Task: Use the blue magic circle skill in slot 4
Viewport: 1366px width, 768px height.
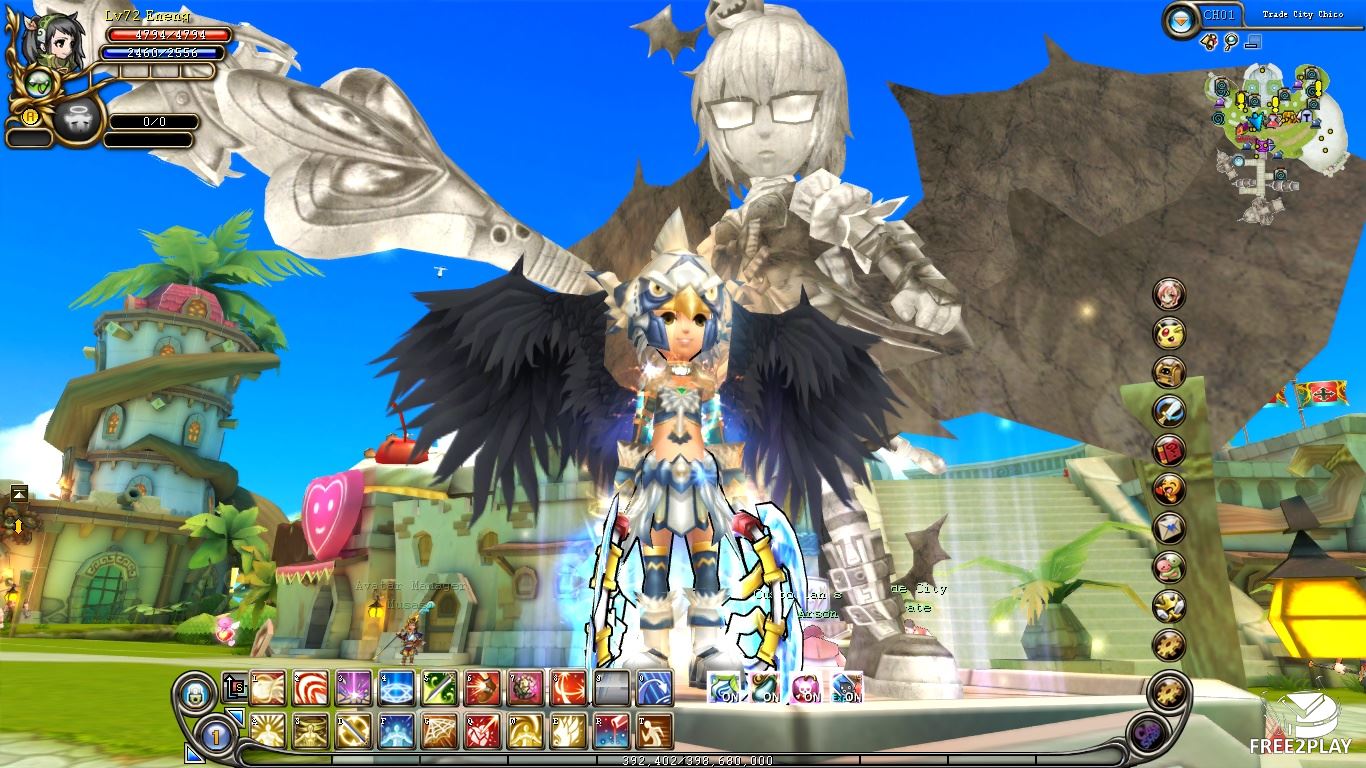Action: click(x=396, y=687)
